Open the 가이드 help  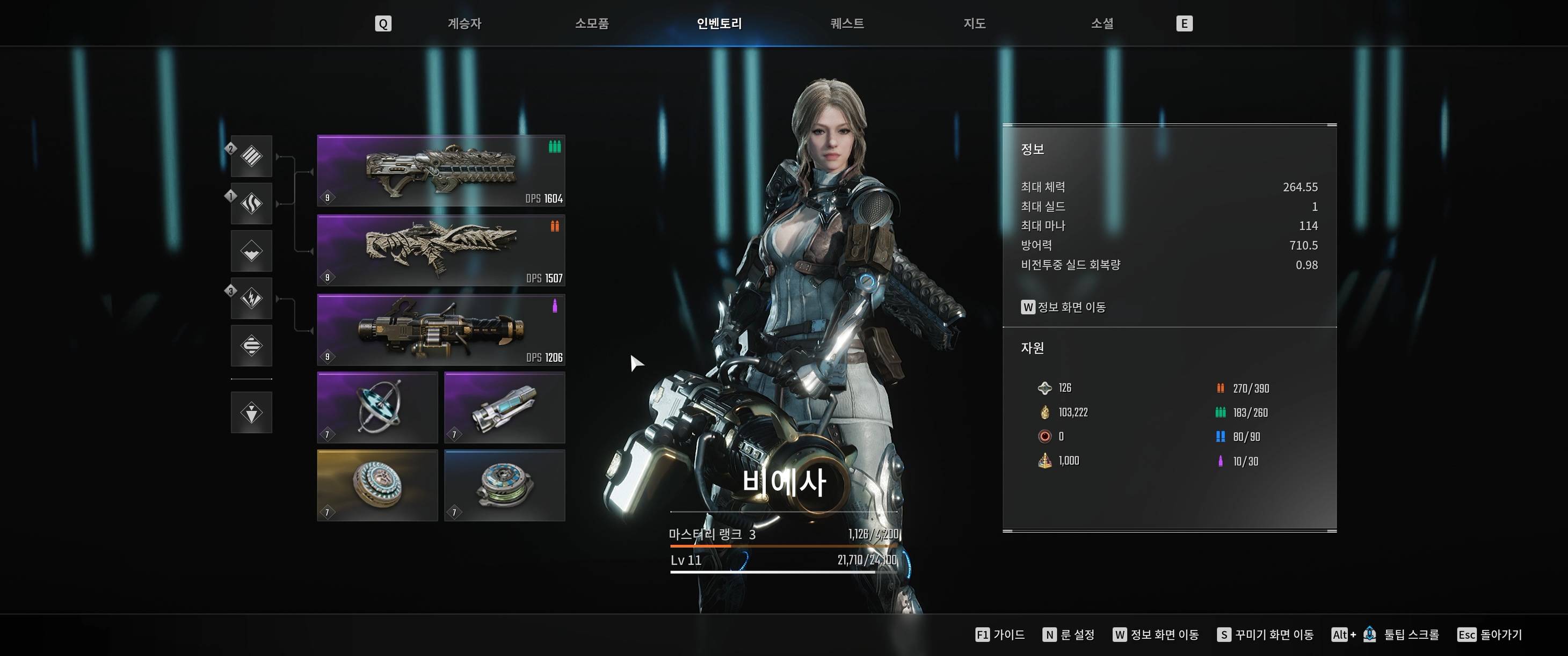[1000, 635]
